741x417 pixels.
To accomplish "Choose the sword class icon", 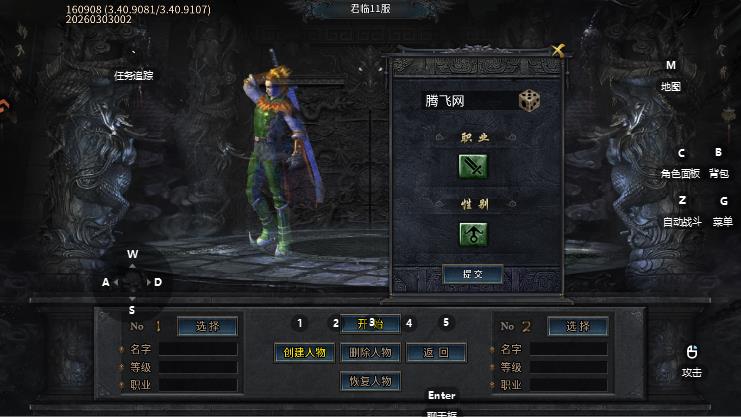I will pyautogui.click(x=473, y=167).
